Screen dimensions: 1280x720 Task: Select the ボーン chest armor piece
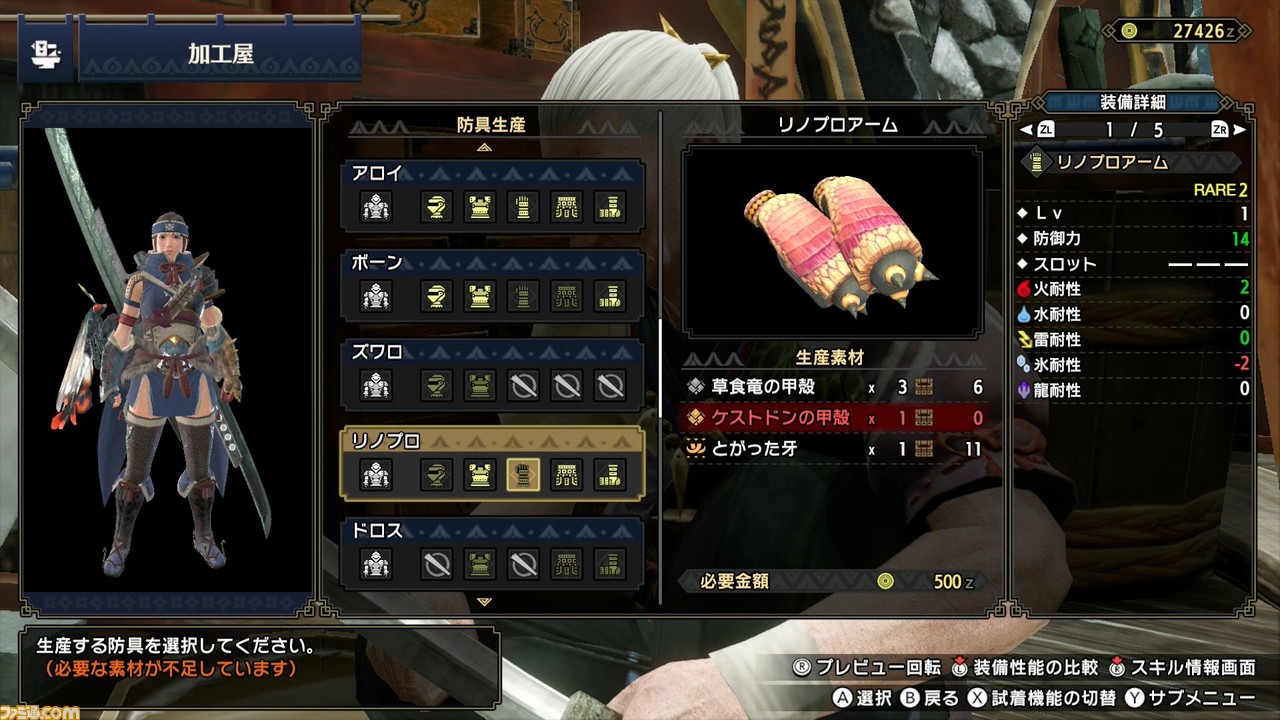pos(480,296)
